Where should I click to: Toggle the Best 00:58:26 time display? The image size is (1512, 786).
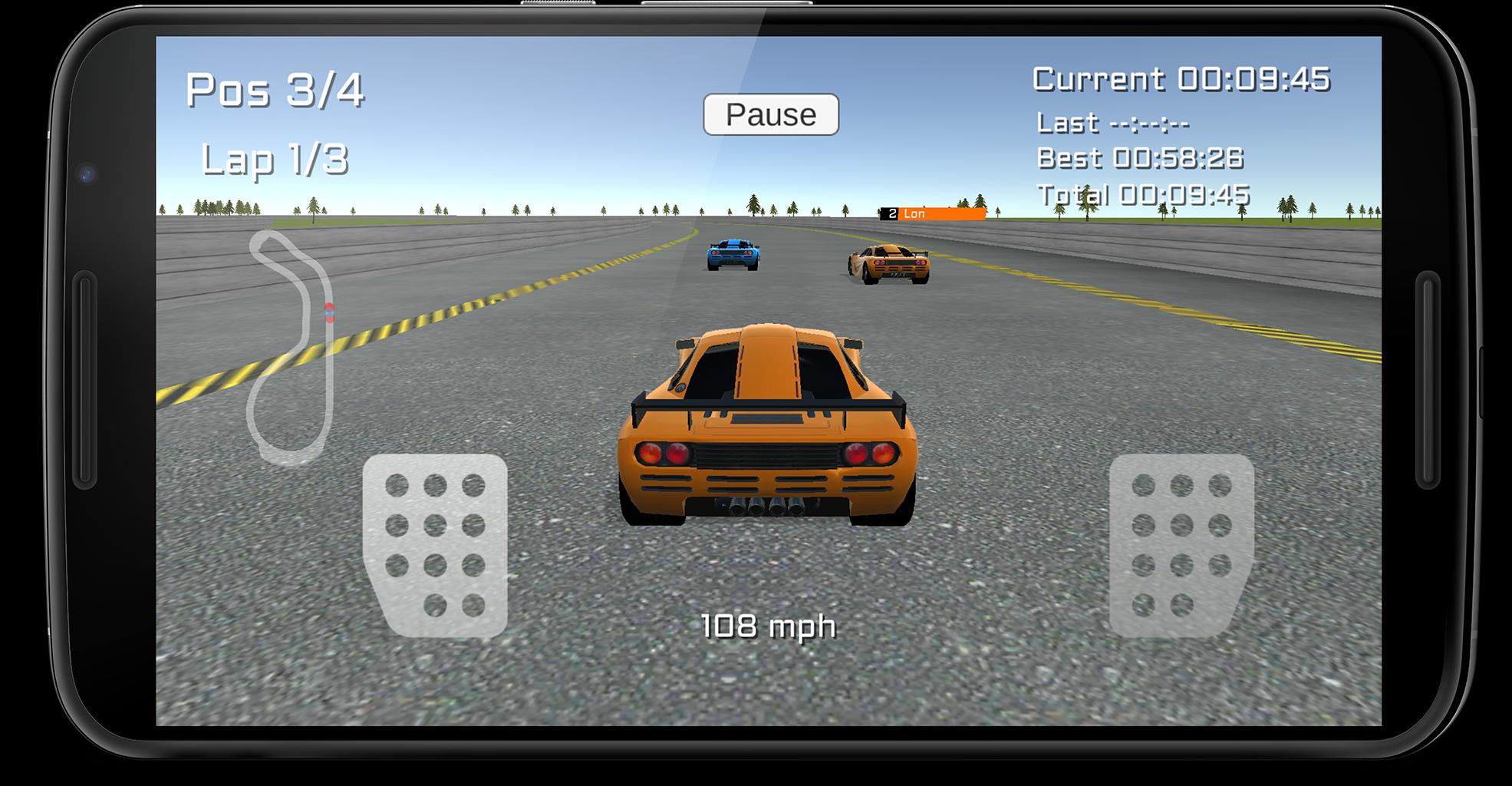click(x=1140, y=159)
